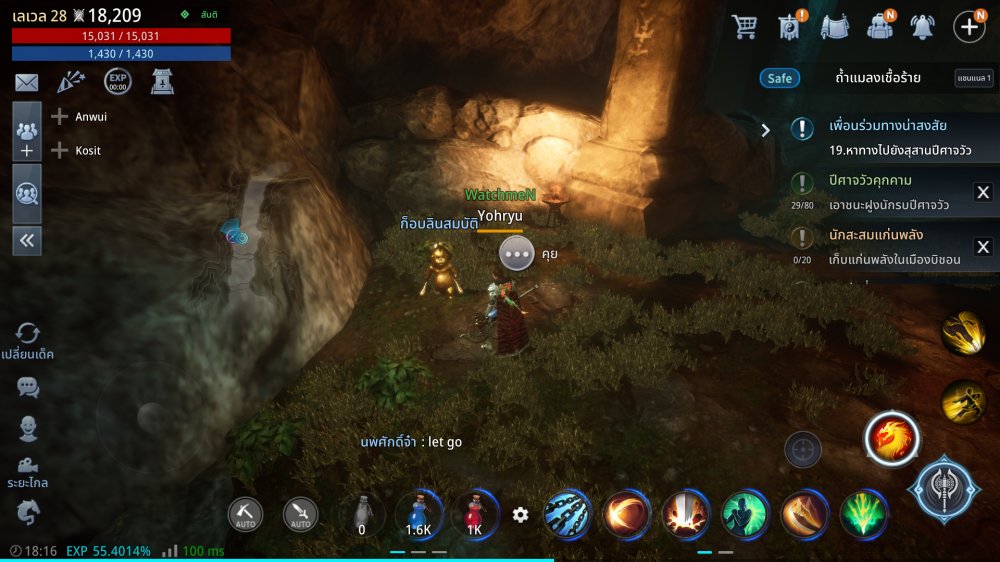Tap the talk speech bubble button
This screenshot has height=562, width=1000.
point(517,254)
